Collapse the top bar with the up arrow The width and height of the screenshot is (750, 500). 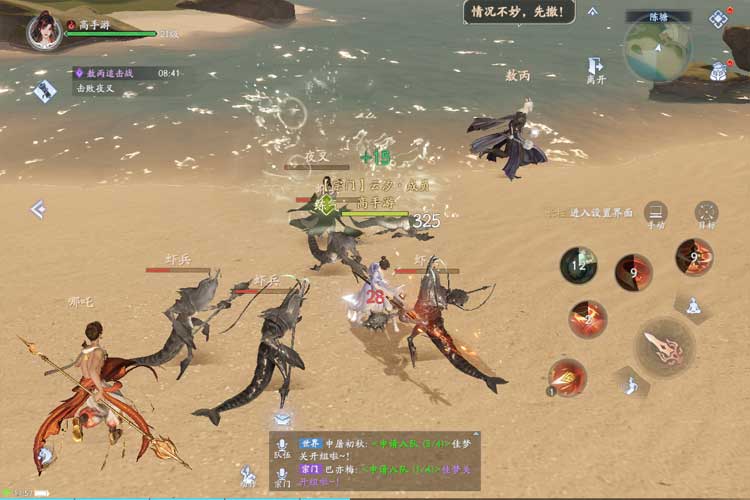[x=593, y=12]
